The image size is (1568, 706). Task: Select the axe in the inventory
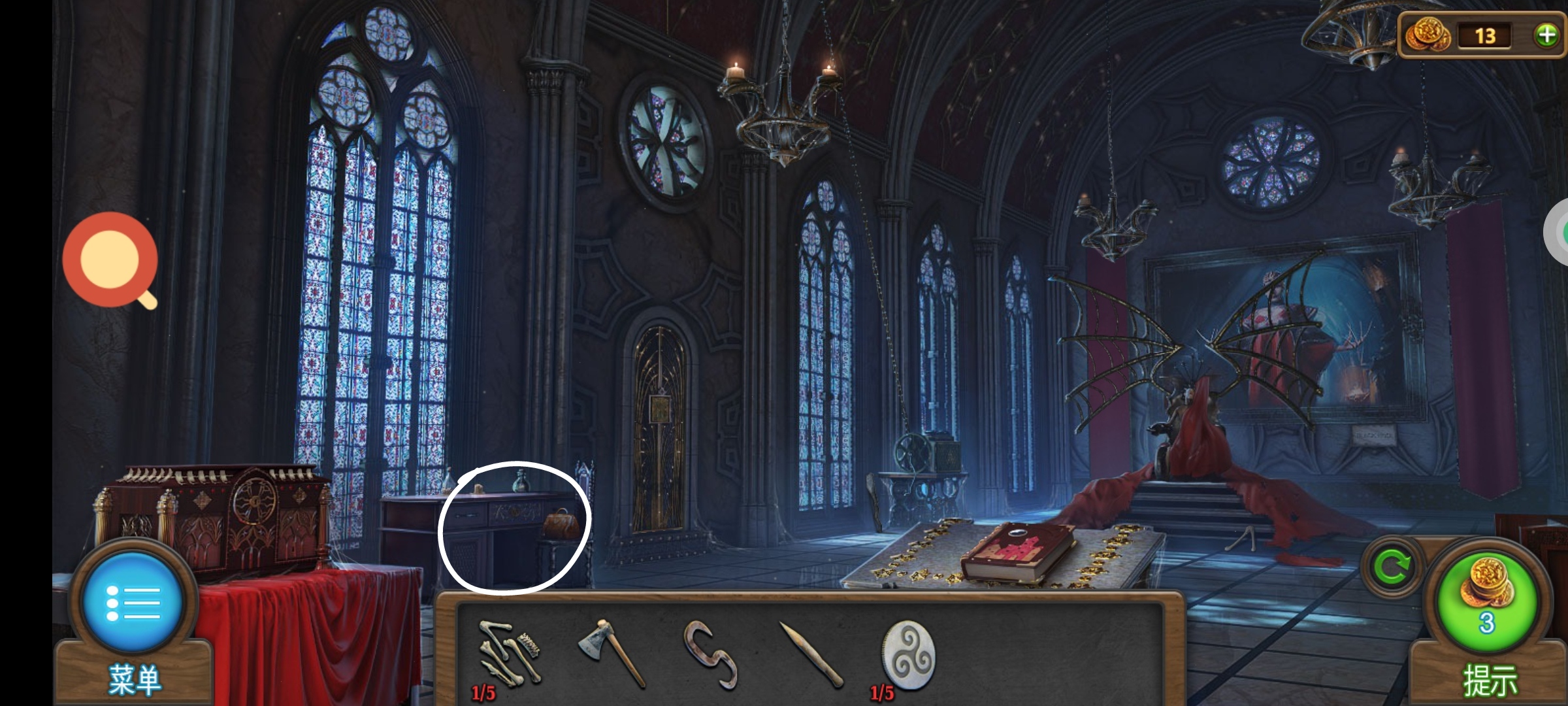612,652
